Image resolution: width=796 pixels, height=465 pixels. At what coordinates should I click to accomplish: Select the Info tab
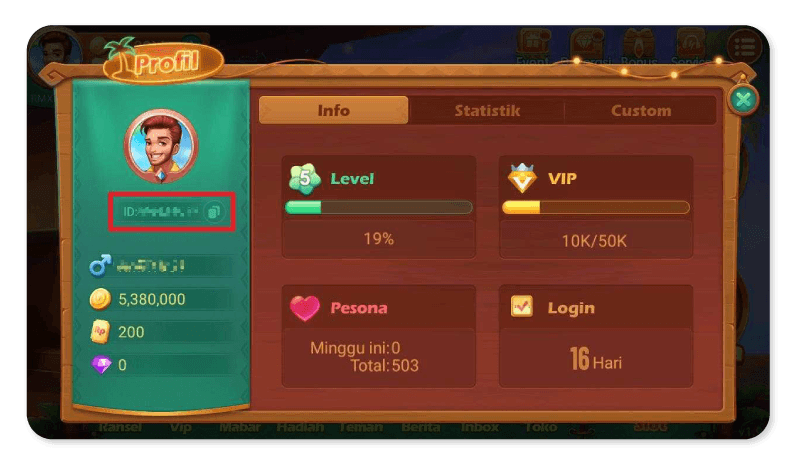coord(333,111)
